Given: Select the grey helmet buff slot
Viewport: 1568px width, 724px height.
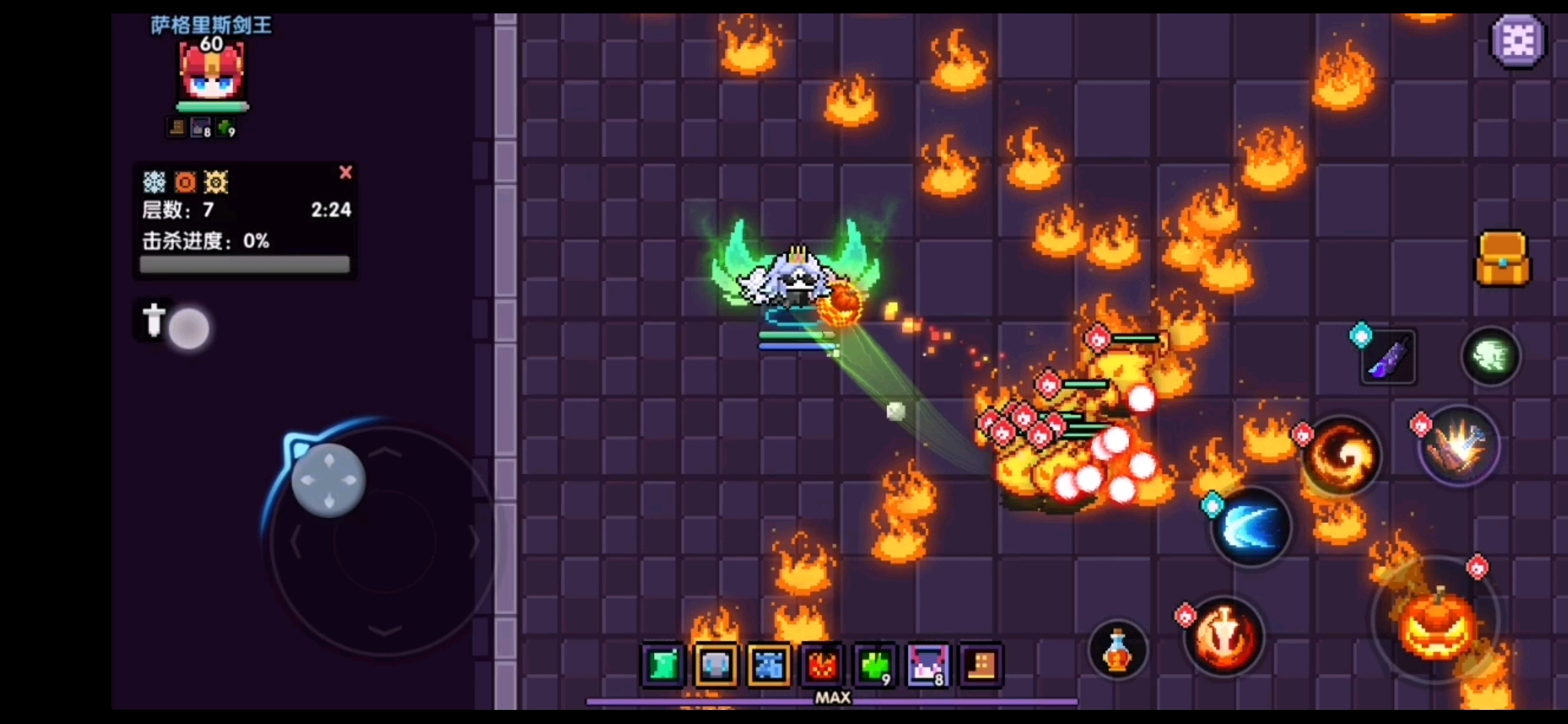Looking at the screenshot, I should point(716,666).
